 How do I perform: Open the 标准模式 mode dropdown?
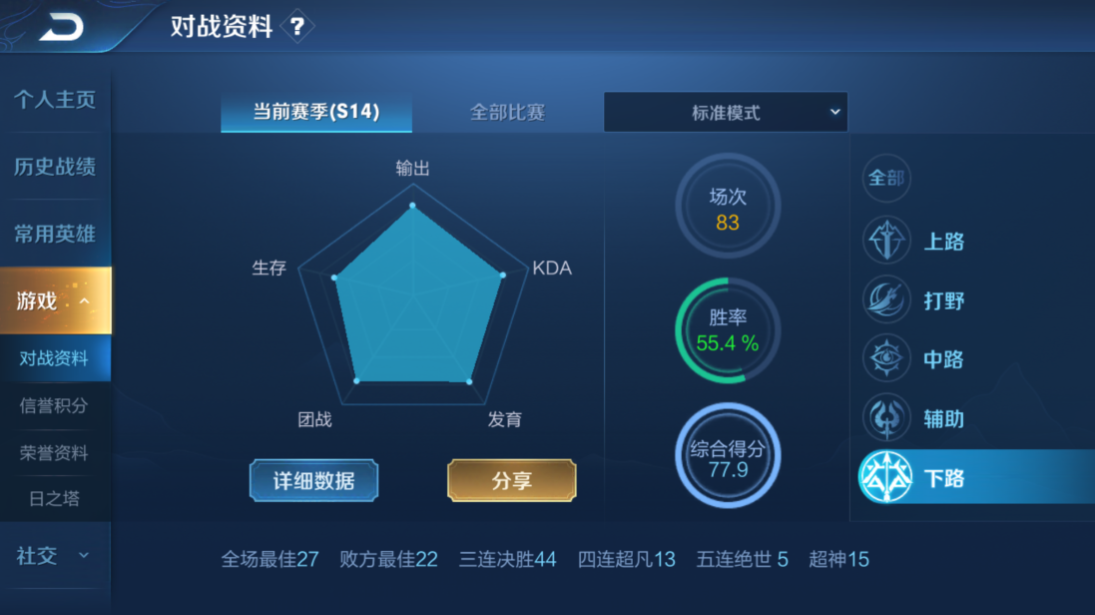coord(726,113)
